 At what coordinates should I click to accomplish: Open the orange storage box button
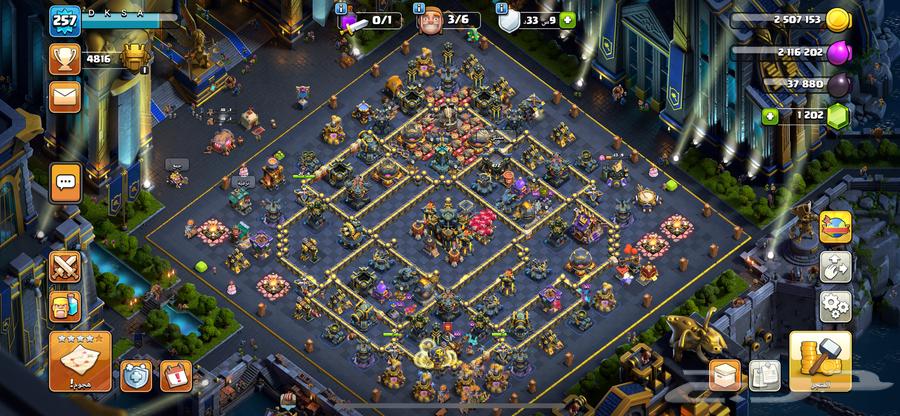point(725,375)
